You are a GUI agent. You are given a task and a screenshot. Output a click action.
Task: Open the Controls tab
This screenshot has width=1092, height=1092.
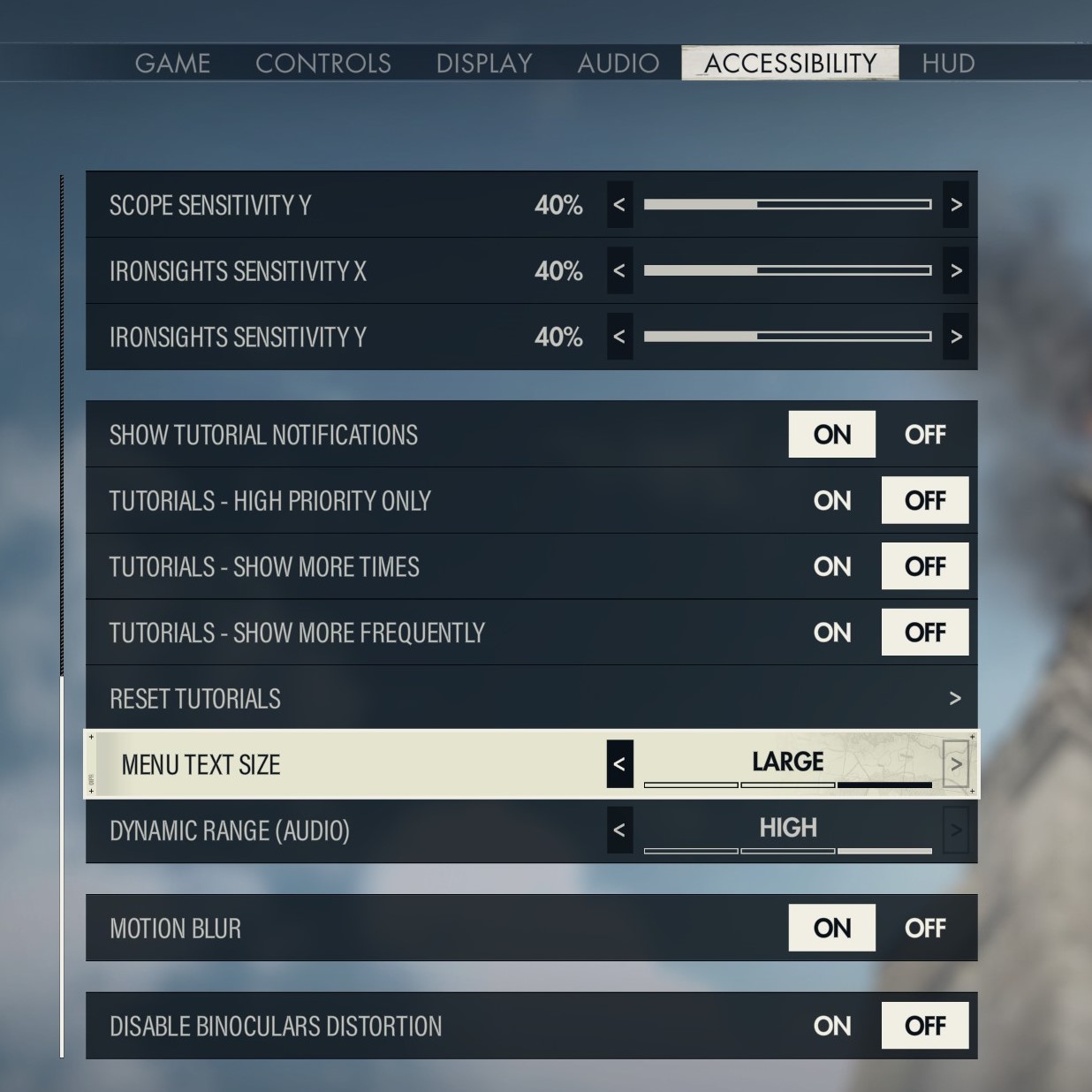[x=322, y=64]
